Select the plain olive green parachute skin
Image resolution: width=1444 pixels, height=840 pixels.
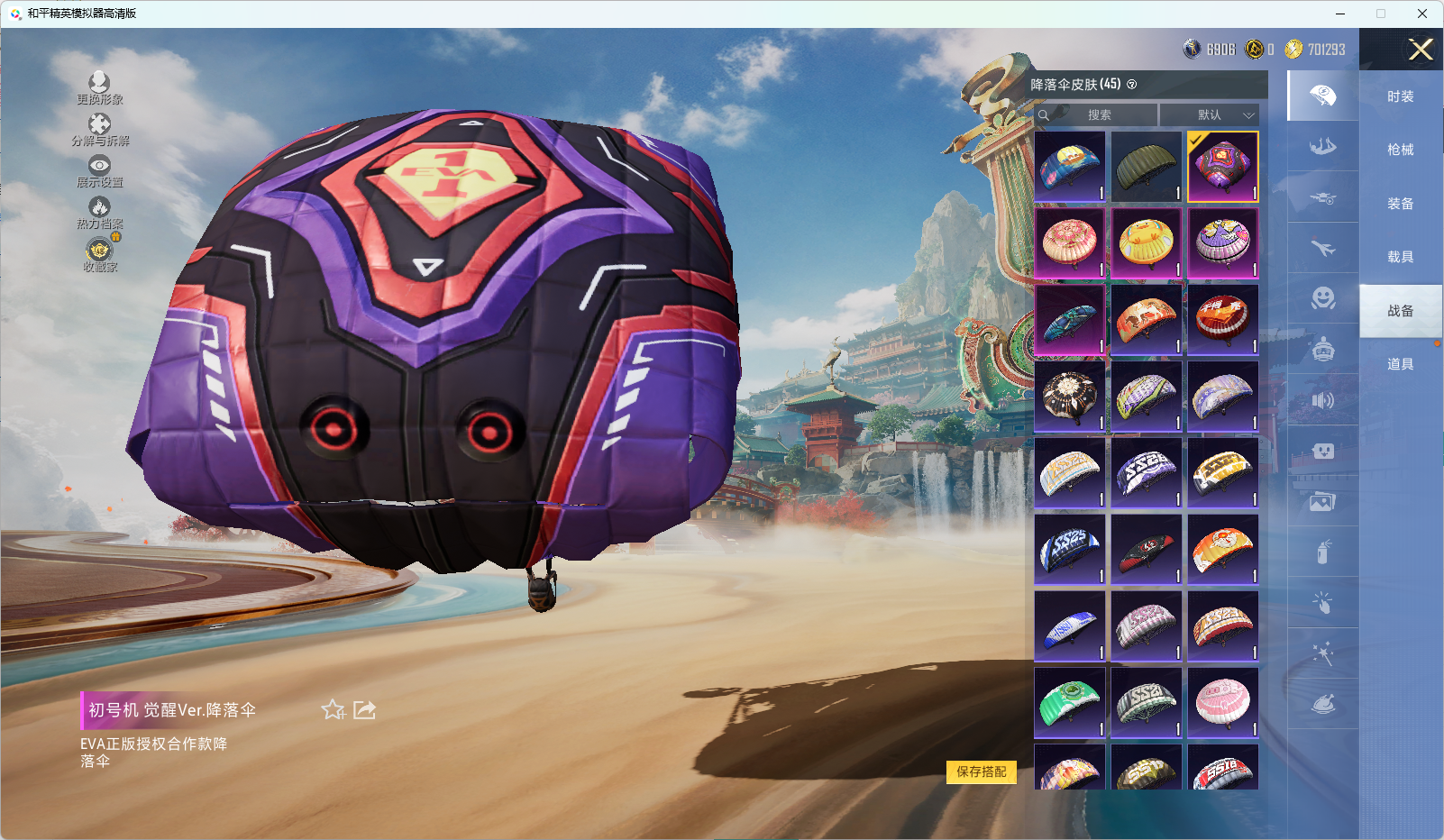pyautogui.click(x=1146, y=167)
